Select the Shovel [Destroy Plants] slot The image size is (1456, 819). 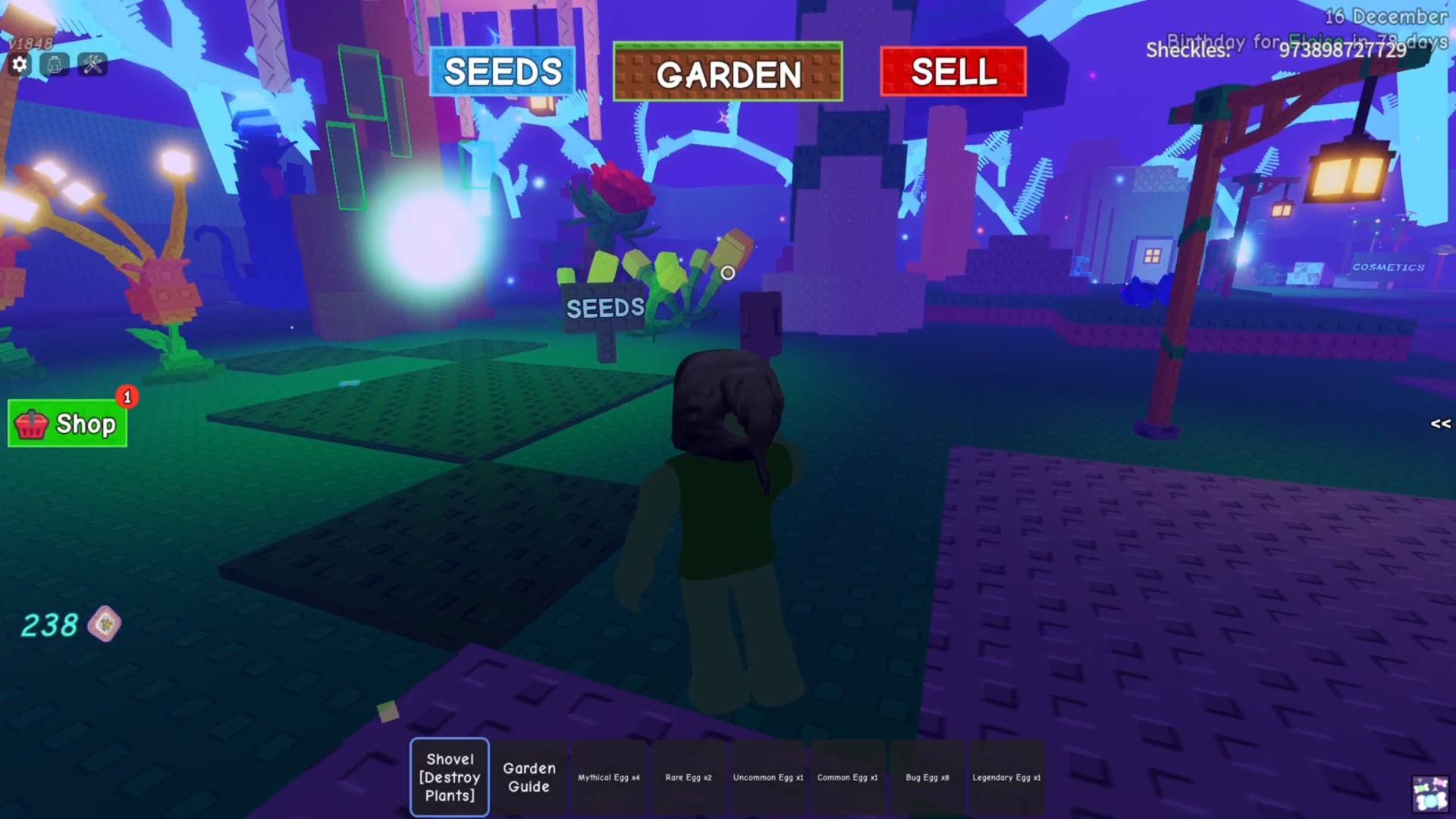point(450,777)
